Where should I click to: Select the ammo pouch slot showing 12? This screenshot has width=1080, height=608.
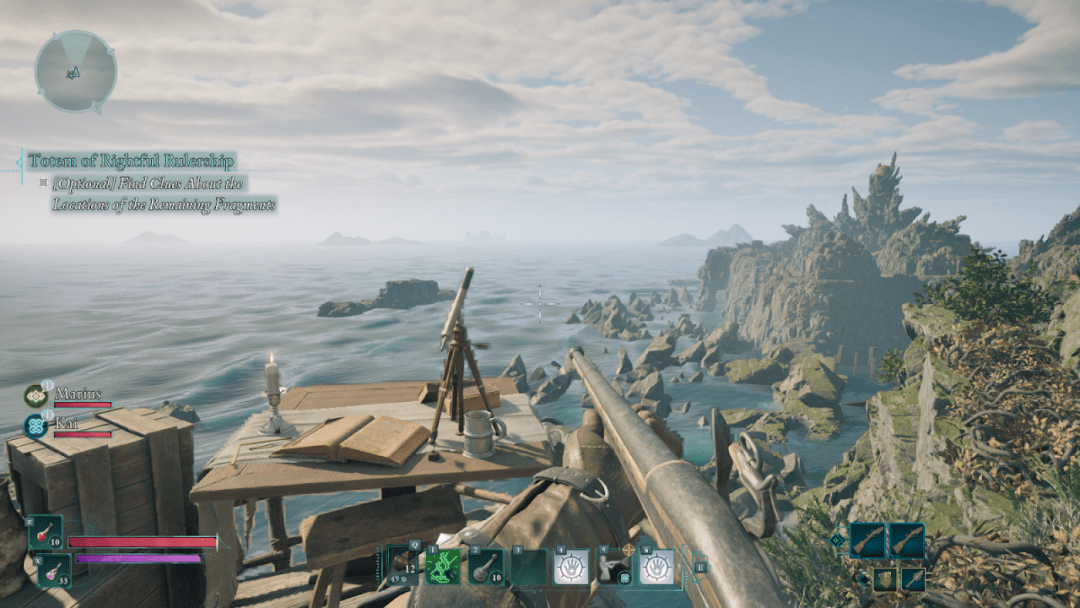402,566
